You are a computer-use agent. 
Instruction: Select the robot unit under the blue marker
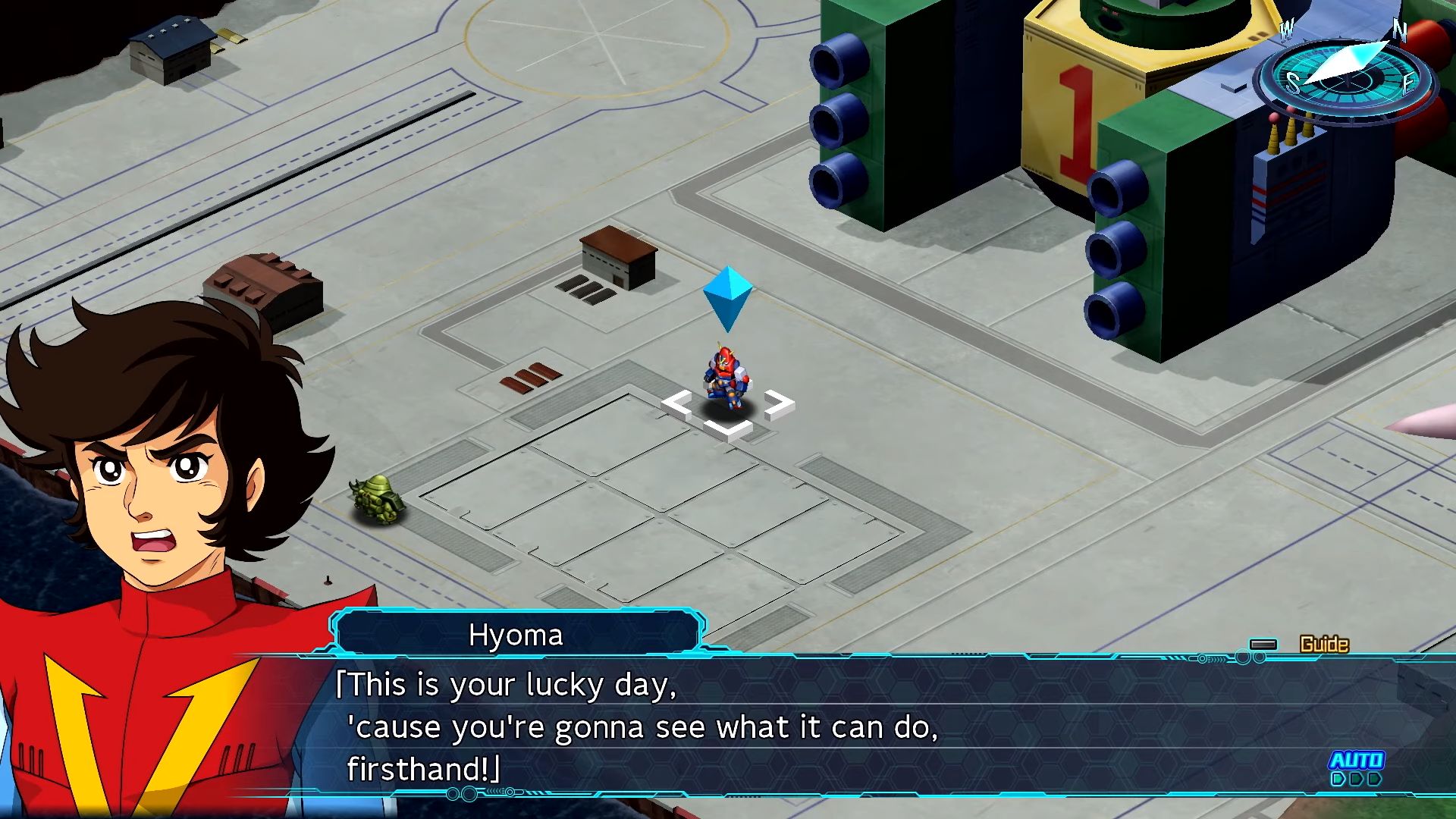click(727, 377)
